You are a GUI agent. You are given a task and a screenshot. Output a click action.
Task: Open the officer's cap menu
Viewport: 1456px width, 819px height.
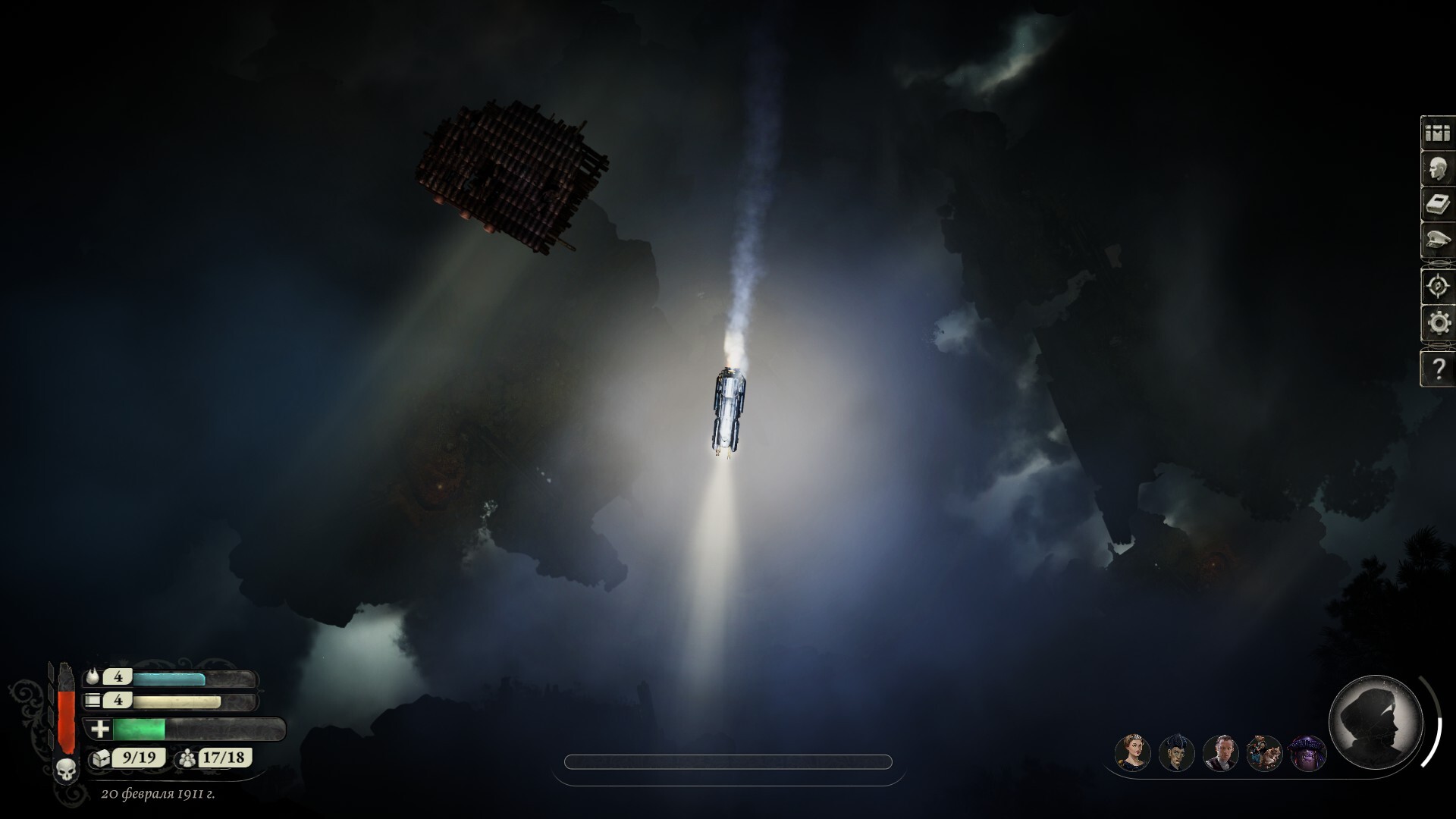(x=1437, y=241)
